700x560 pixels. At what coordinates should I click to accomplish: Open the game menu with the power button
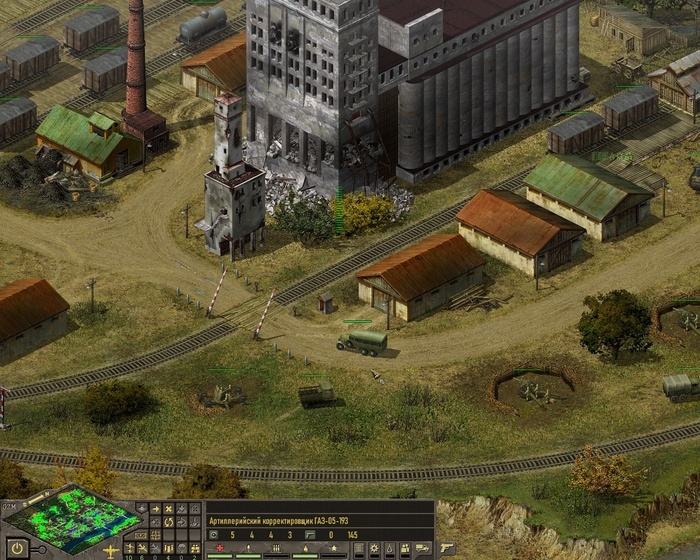pos(17,549)
